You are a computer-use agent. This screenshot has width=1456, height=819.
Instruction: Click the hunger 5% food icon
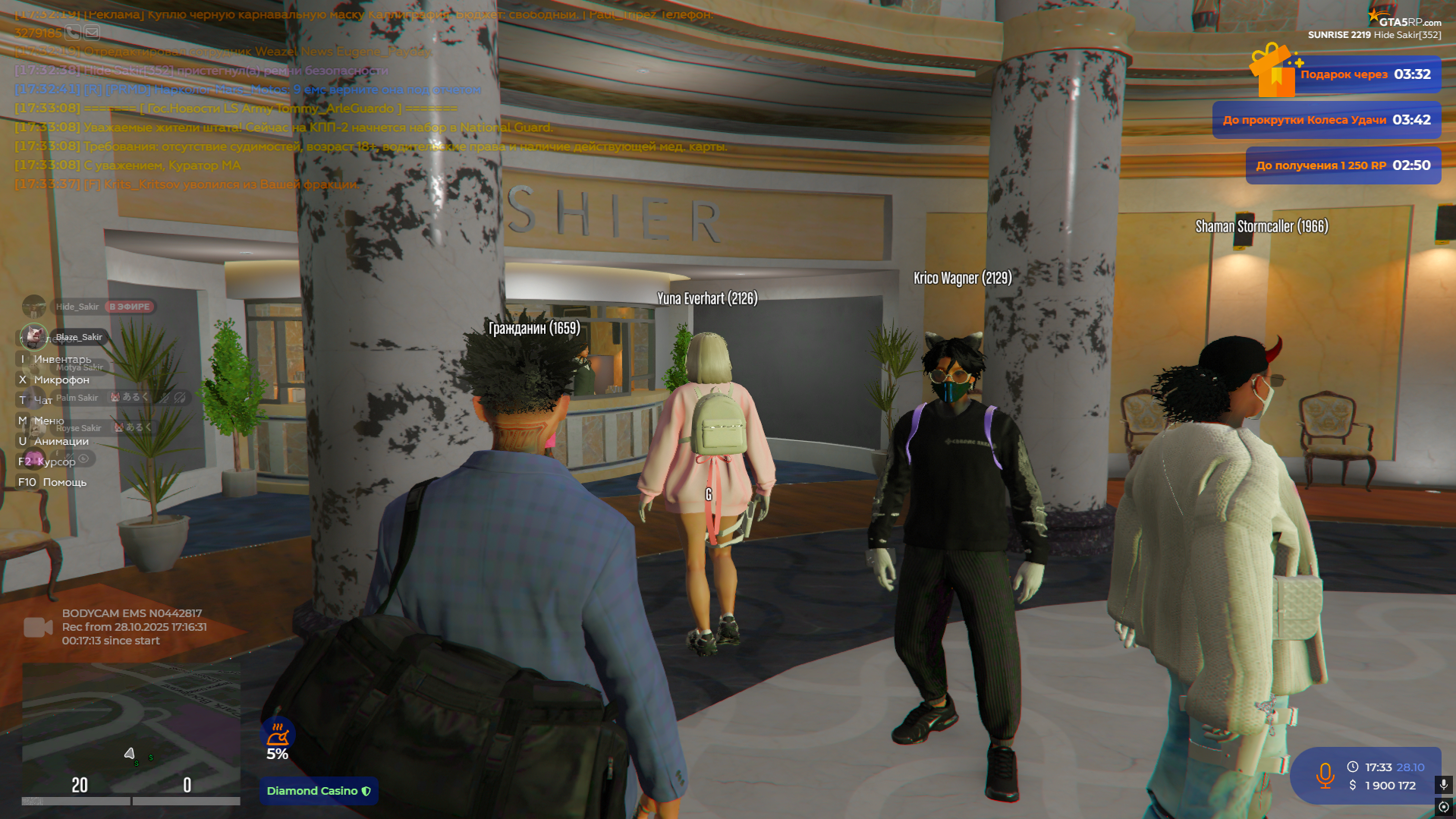pyautogui.click(x=278, y=734)
